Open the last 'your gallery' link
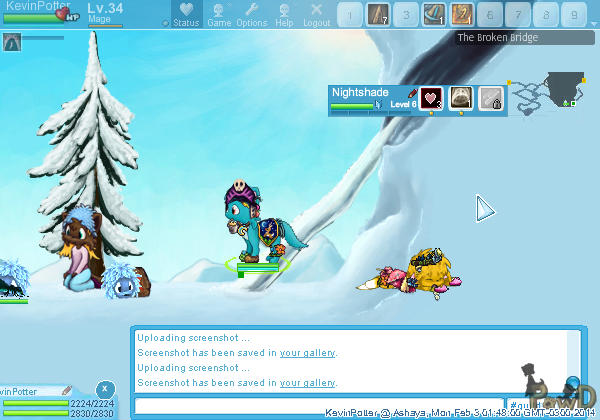 [x=307, y=383]
